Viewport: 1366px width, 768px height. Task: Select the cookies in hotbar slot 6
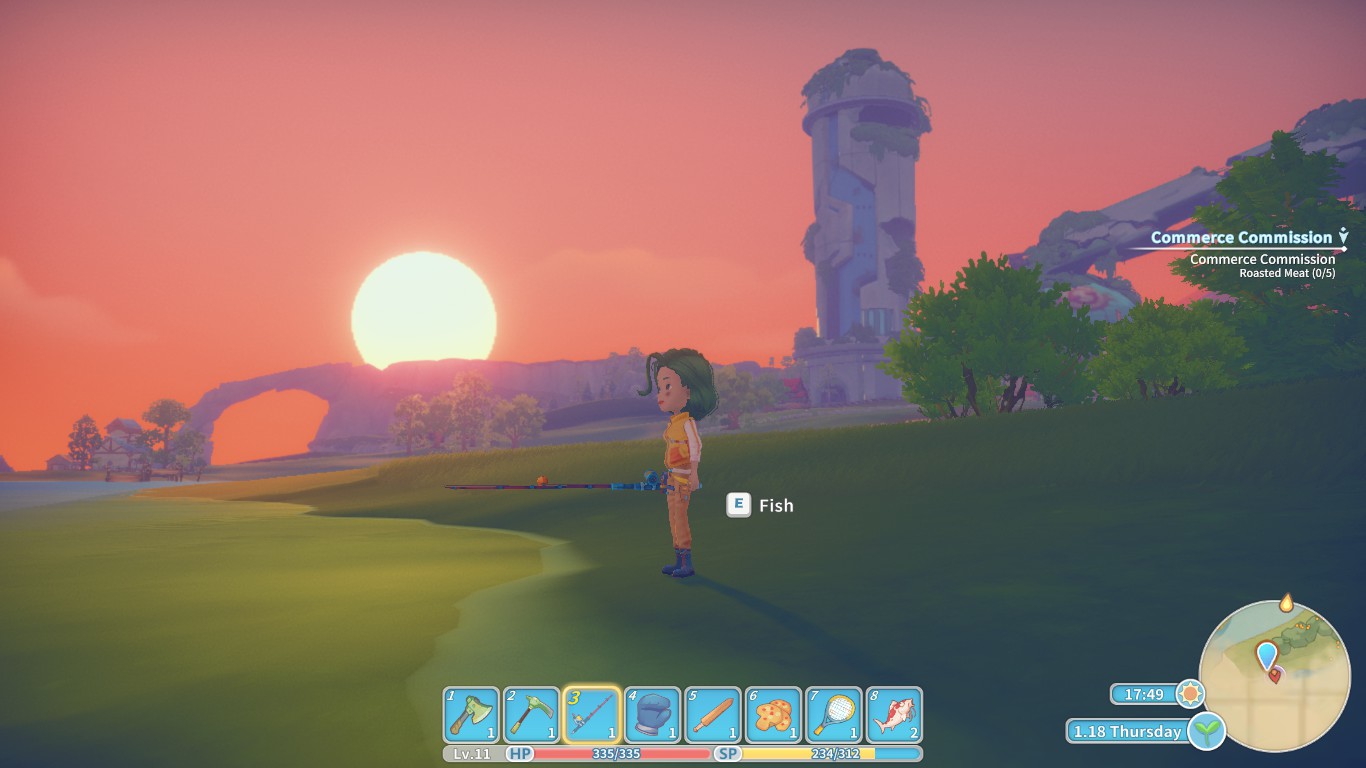773,712
